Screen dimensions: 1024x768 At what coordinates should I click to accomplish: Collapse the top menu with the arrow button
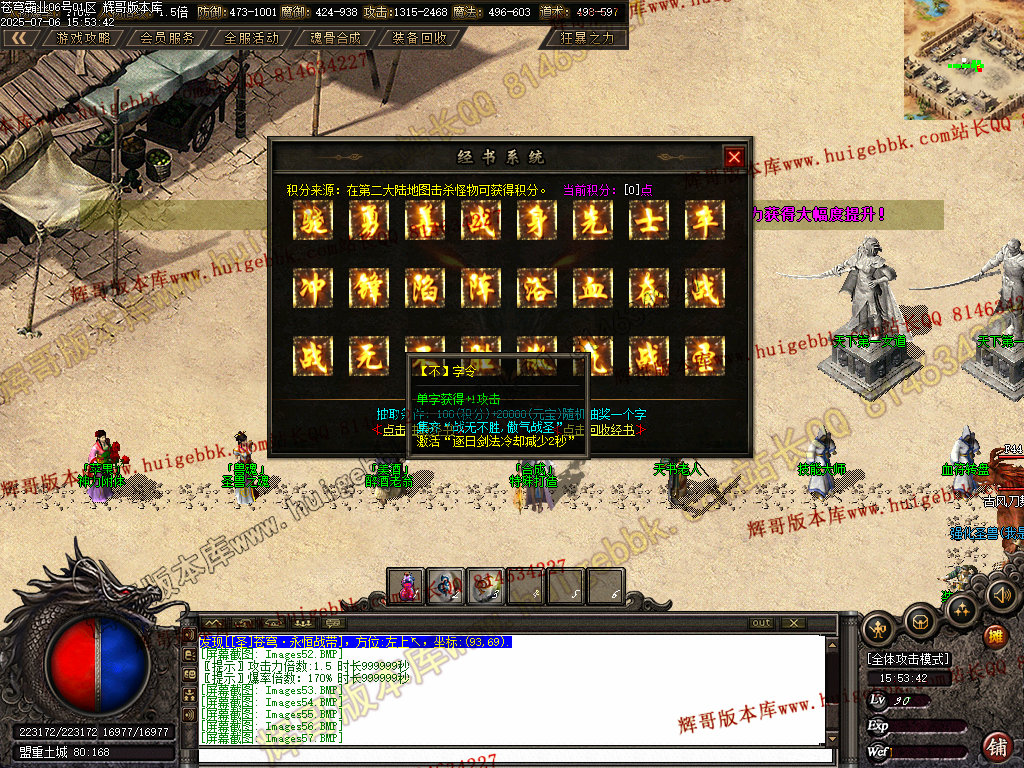click(21, 38)
